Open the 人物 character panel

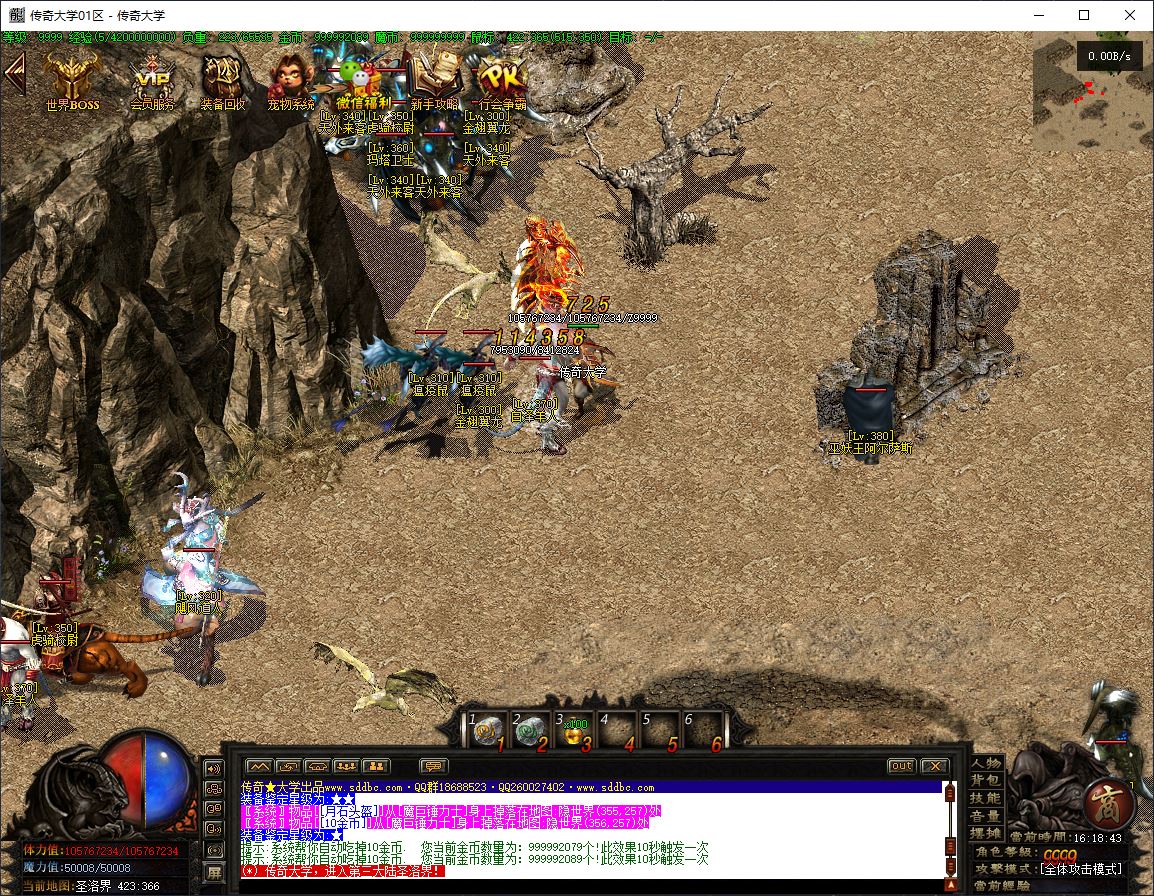(x=986, y=764)
